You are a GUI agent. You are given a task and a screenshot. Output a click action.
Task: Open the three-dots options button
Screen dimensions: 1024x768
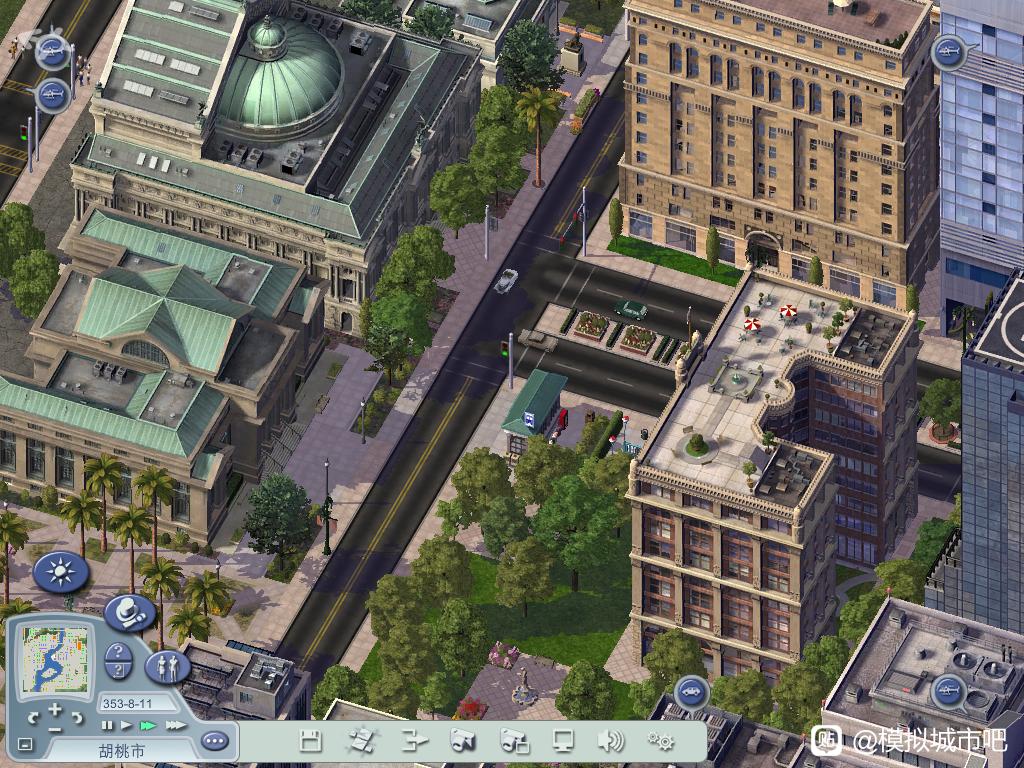214,741
